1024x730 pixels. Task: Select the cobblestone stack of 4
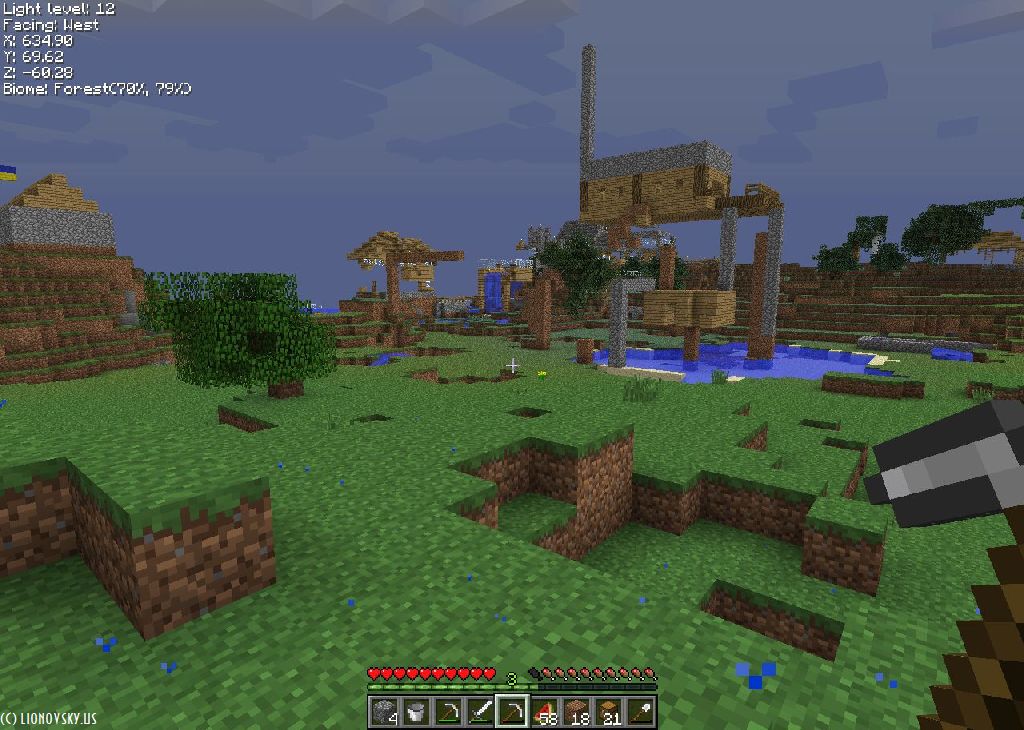[x=384, y=712]
